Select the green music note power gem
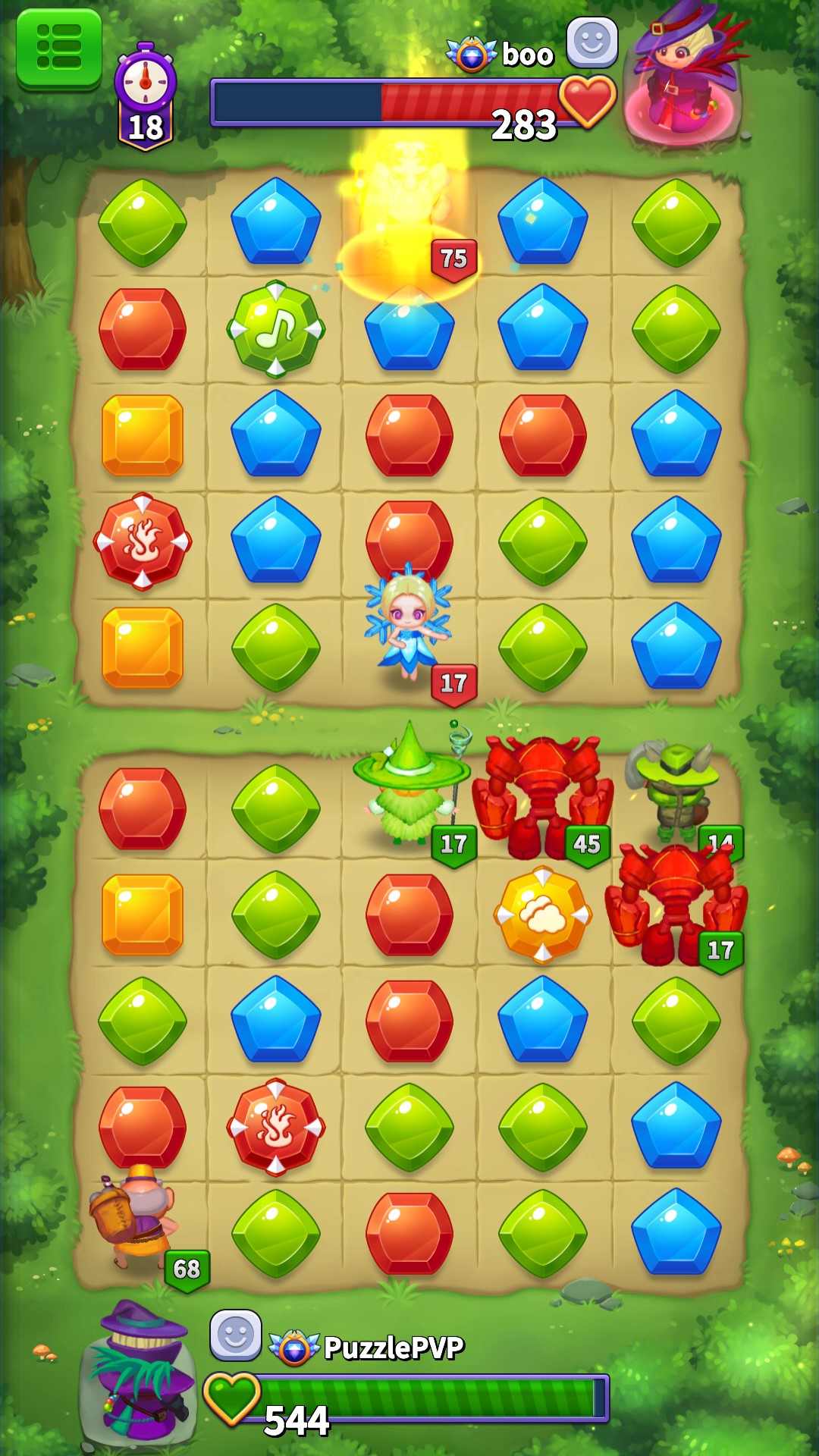The height and width of the screenshot is (1456, 819). tap(276, 329)
